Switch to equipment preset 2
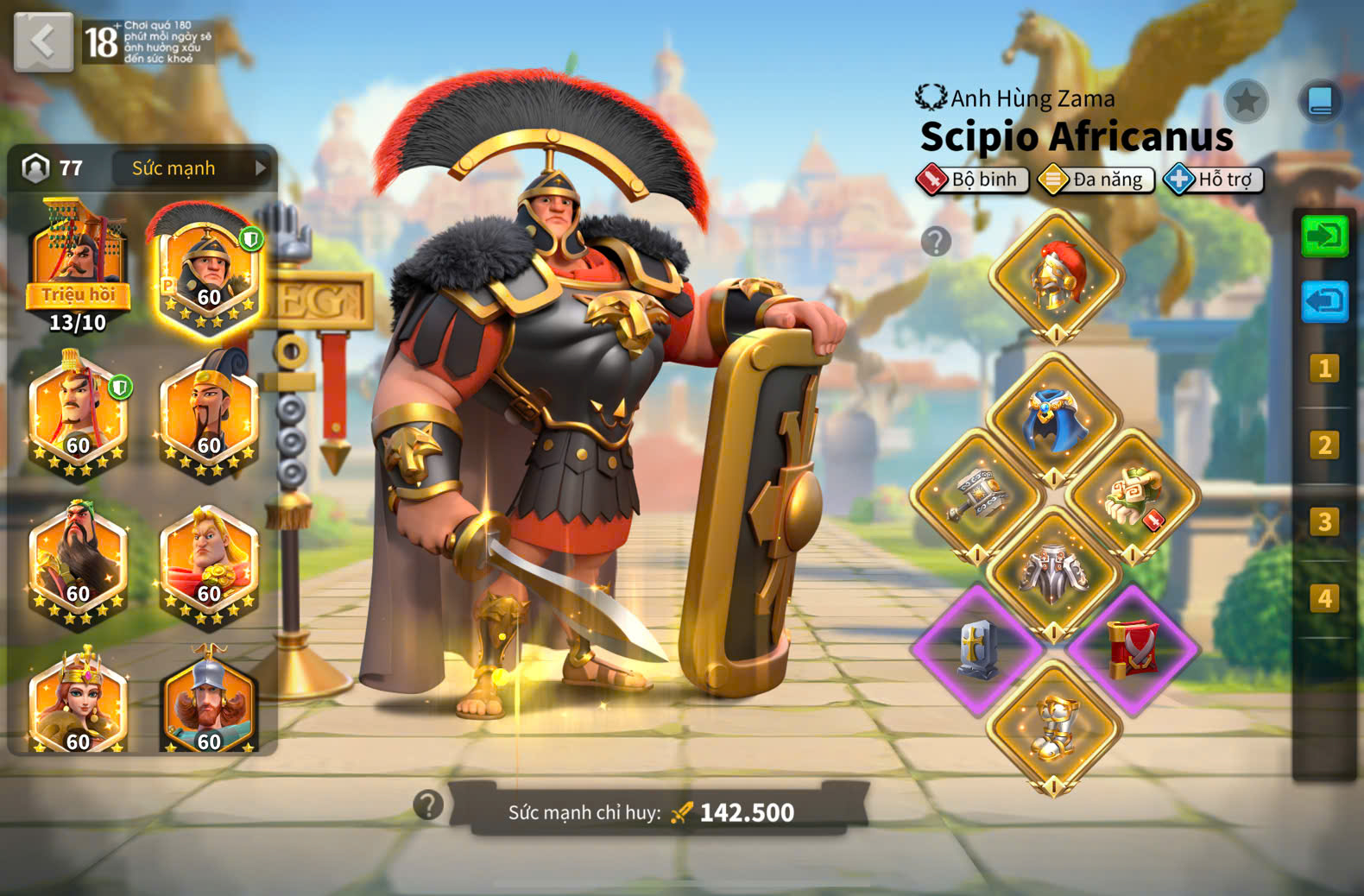Screen dimensions: 1364x896 [1323, 445]
